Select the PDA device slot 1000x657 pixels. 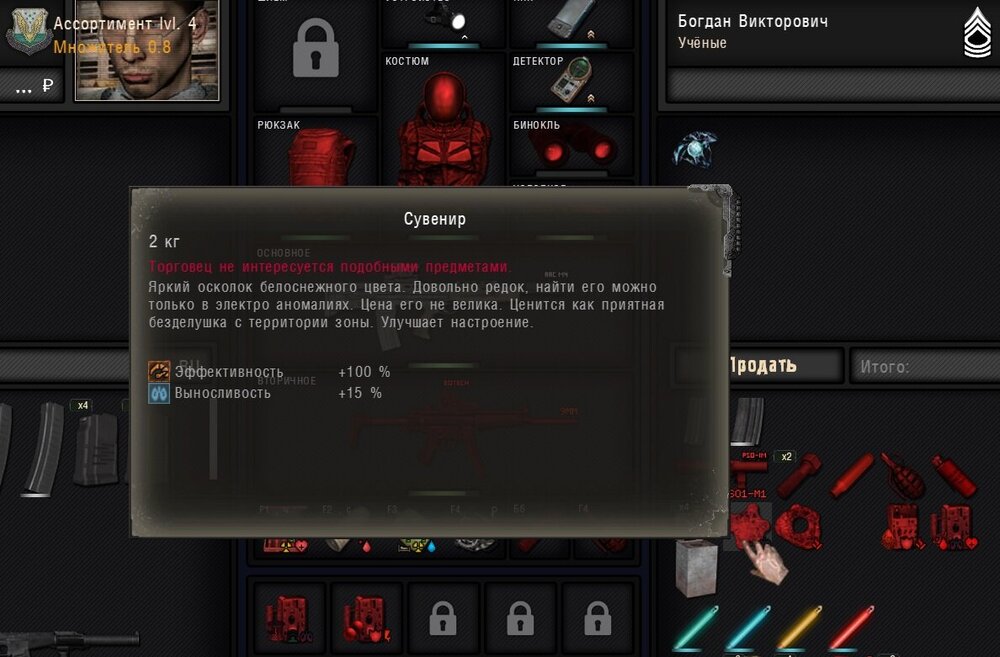pos(572,20)
